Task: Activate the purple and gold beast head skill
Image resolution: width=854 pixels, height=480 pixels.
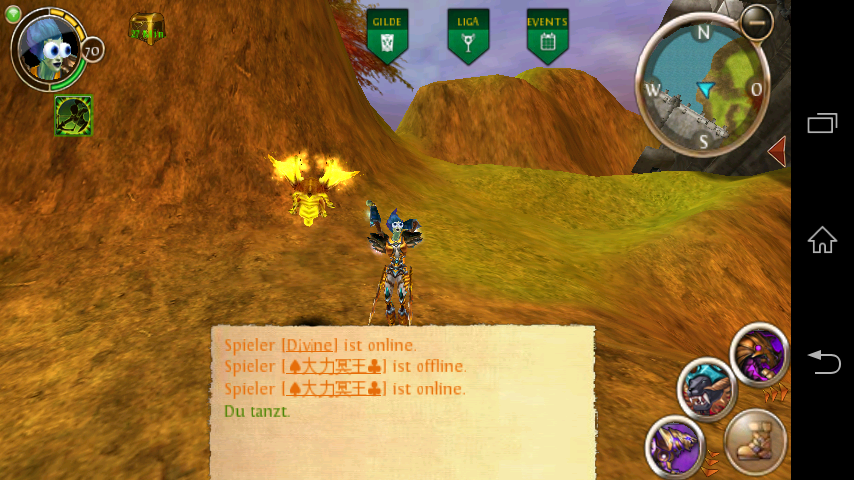Action: [x=759, y=353]
